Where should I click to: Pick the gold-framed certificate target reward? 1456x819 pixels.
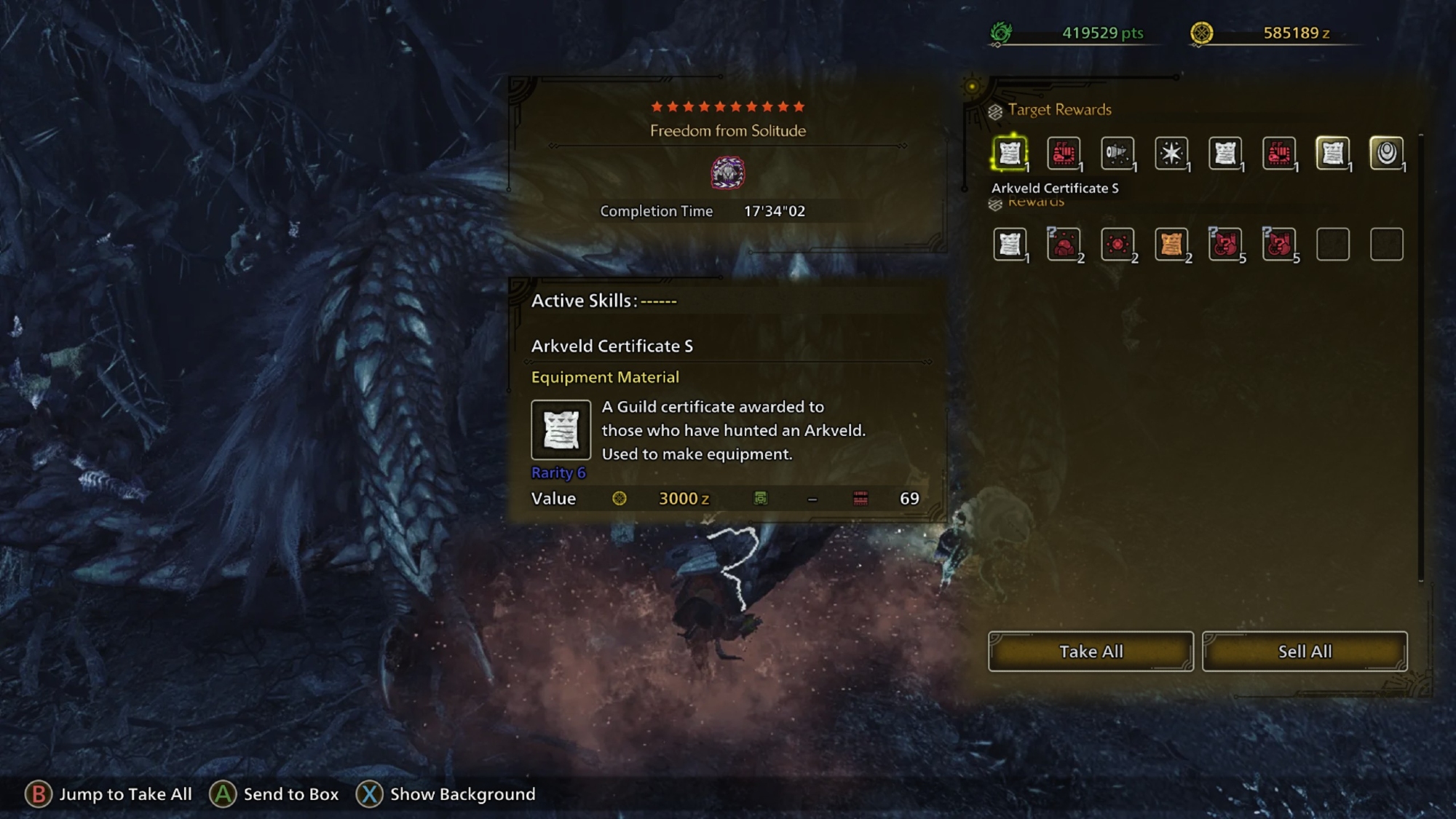pos(1333,153)
